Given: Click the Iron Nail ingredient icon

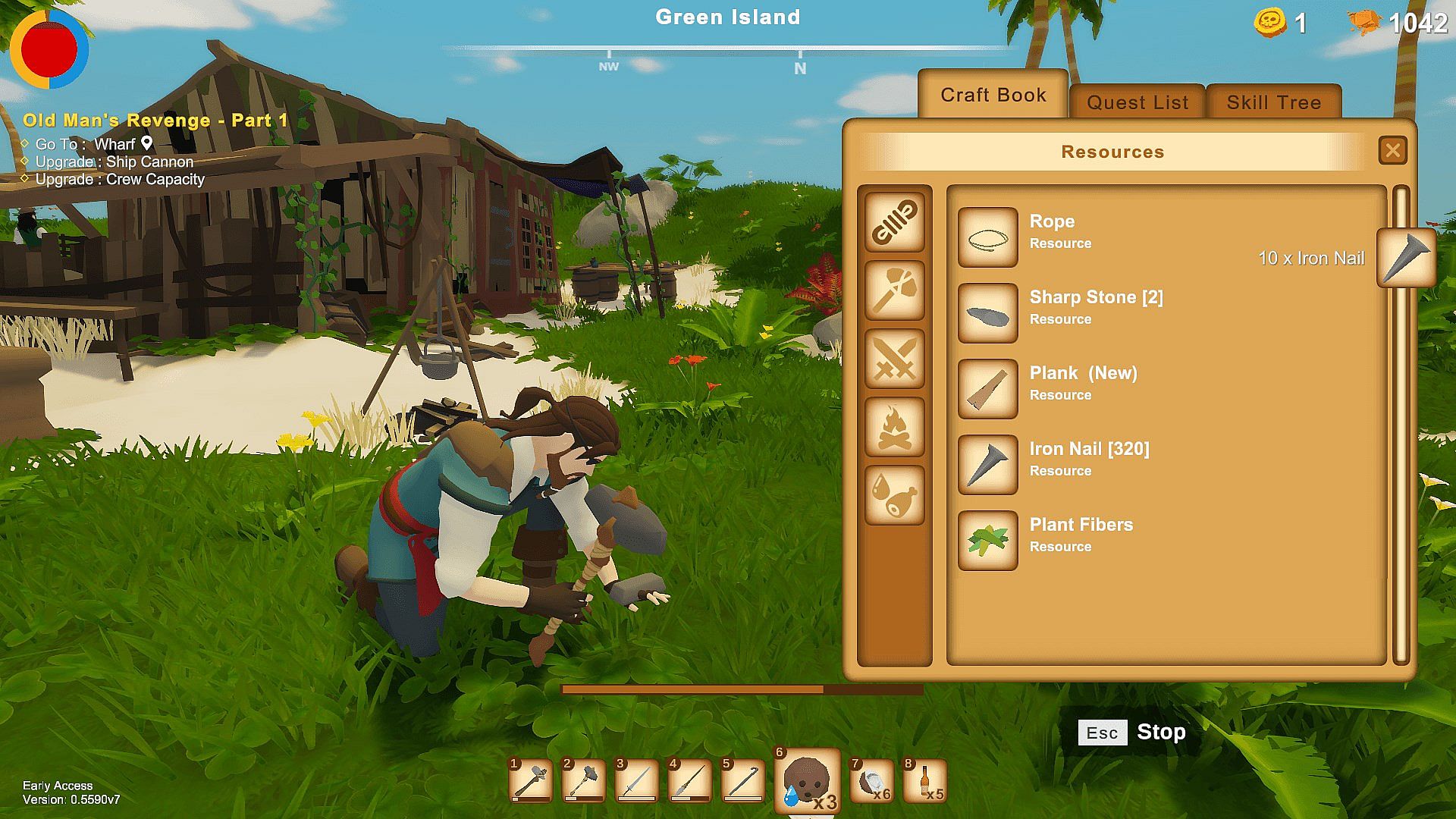Looking at the screenshot, I should pos(1406,258).
